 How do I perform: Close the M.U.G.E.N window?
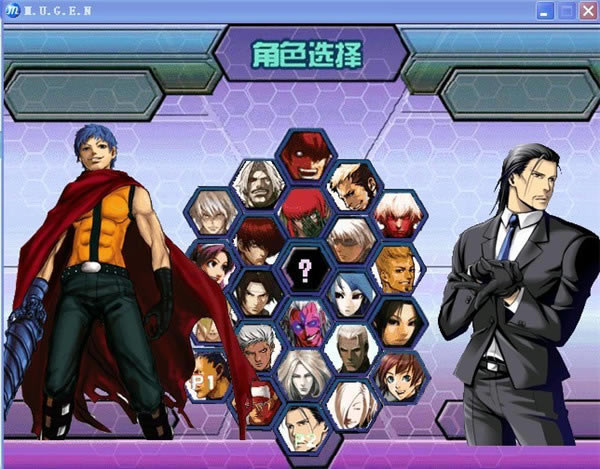(x=584, y=11)
